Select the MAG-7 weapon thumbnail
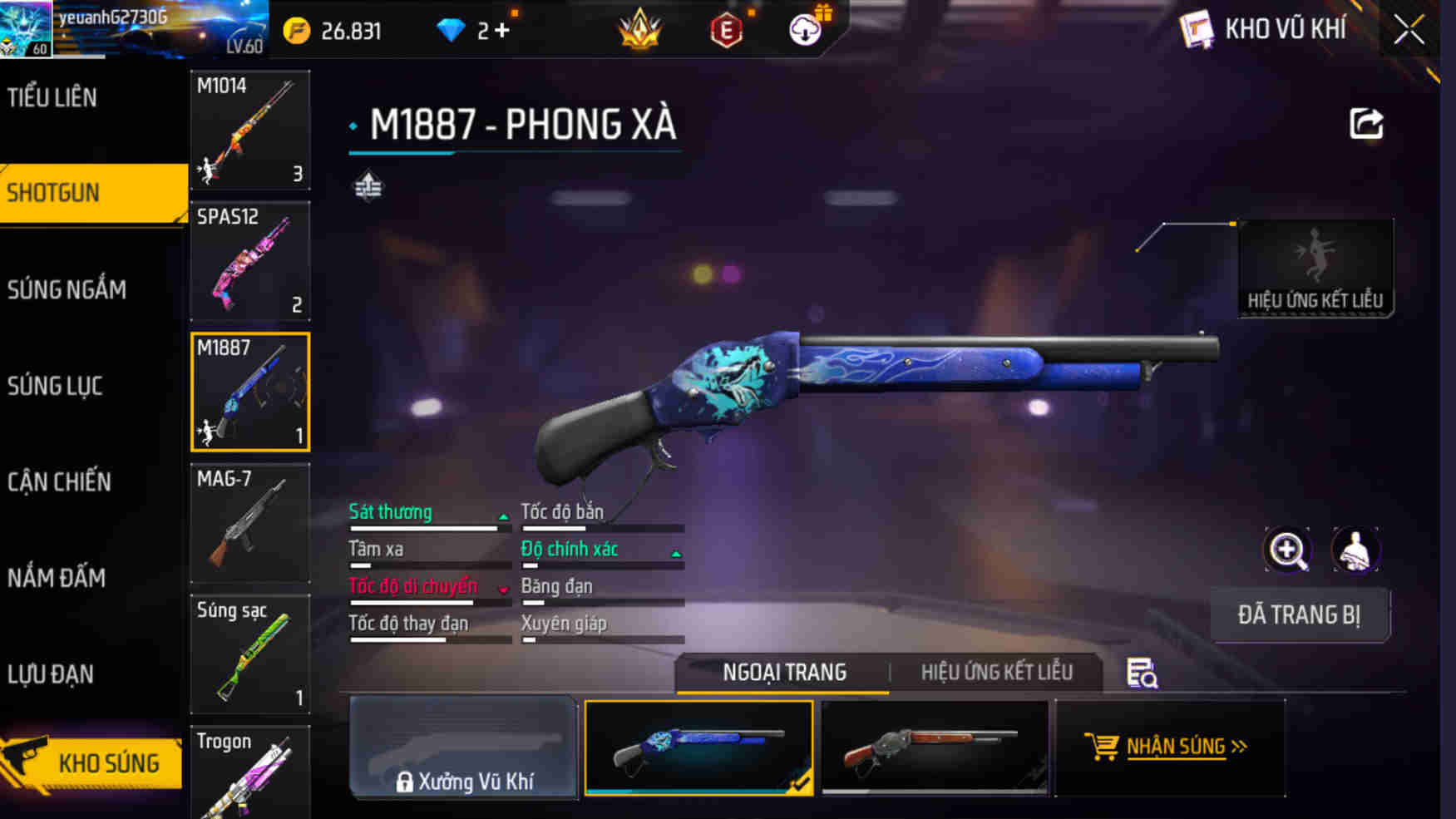Image resolution: width=1456 pixels, height=819 pixels. point(249,521)
